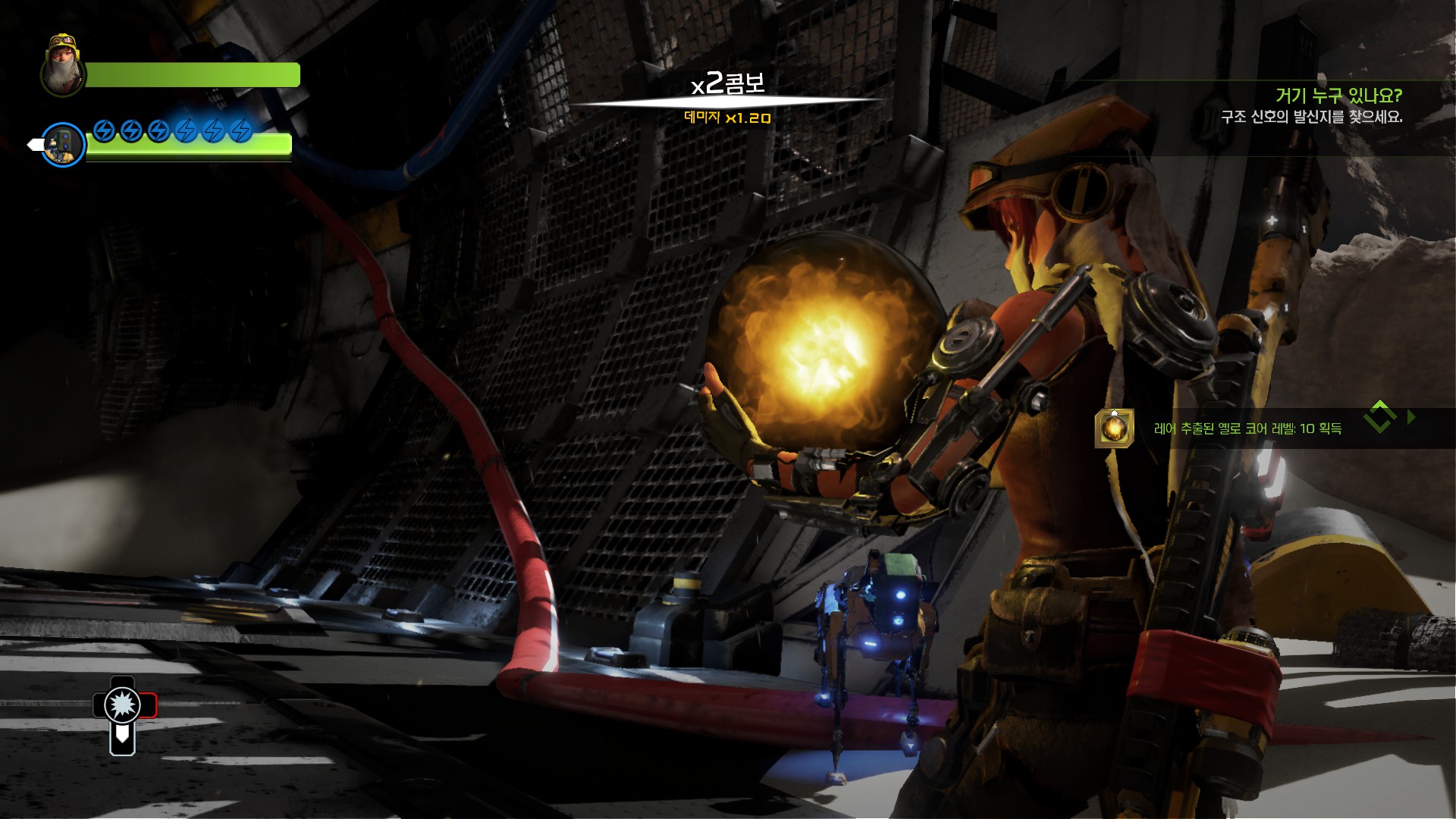
Task: Click the yellow core loot notification icon
Action: (x=1113, y=428)
